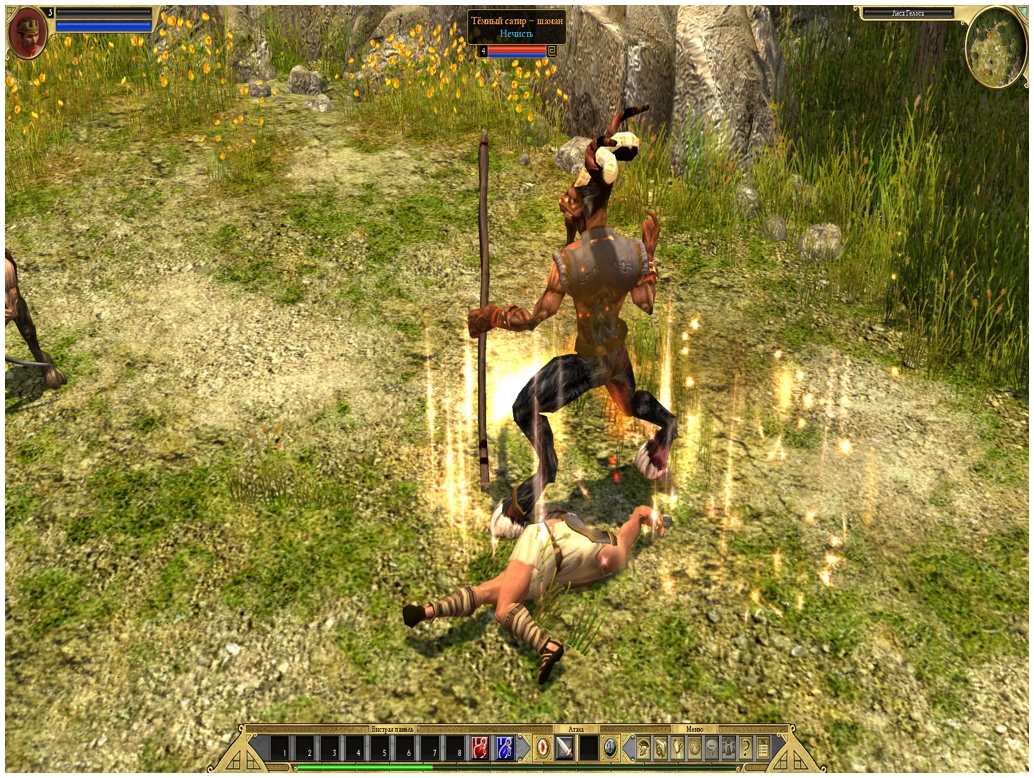Open the help question mark button
Viewport: 1034px width, 778px height.
pyautogui.click(x=746, y=748)
